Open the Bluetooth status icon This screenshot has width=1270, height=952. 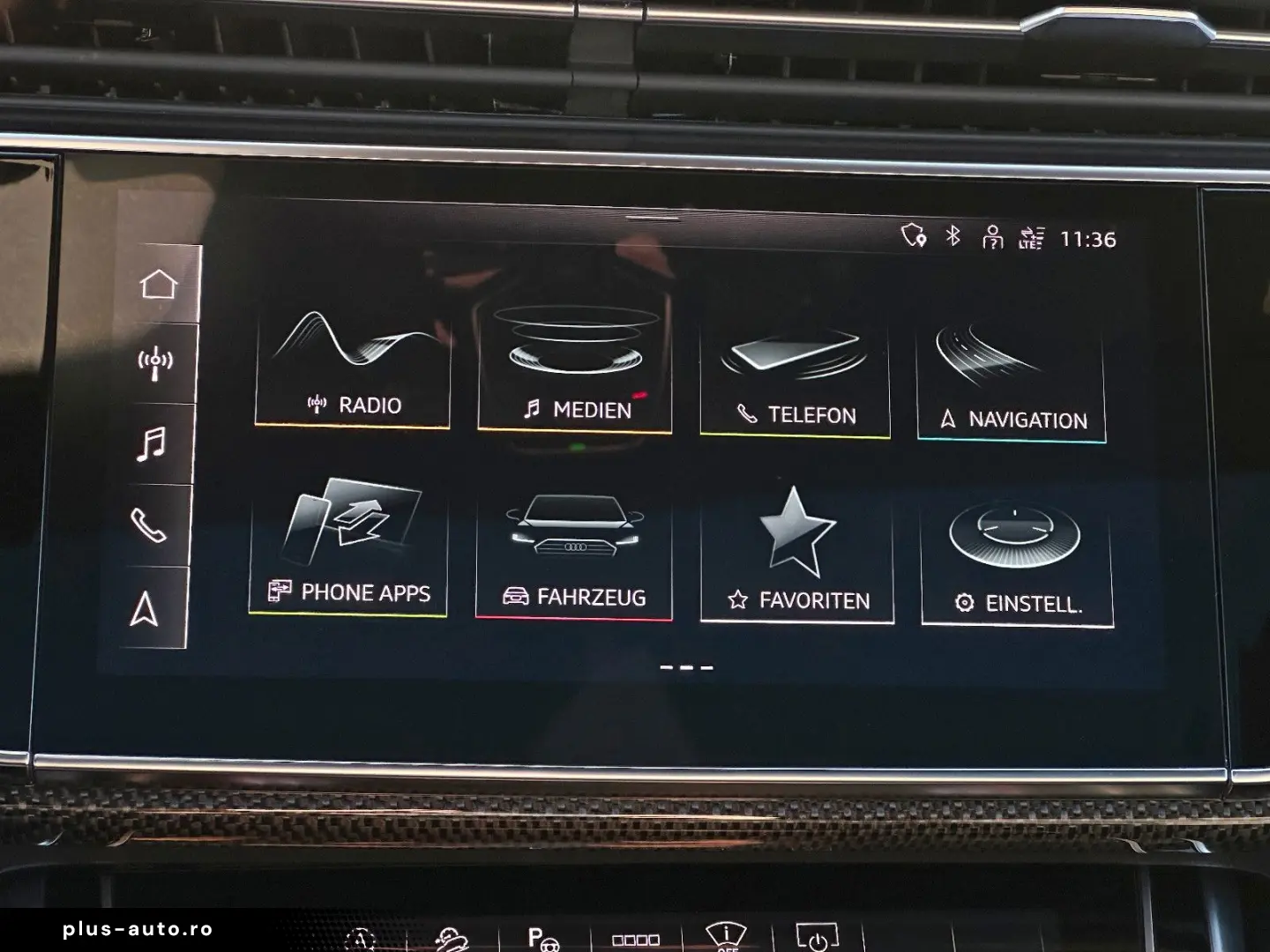tap(952, 238)
